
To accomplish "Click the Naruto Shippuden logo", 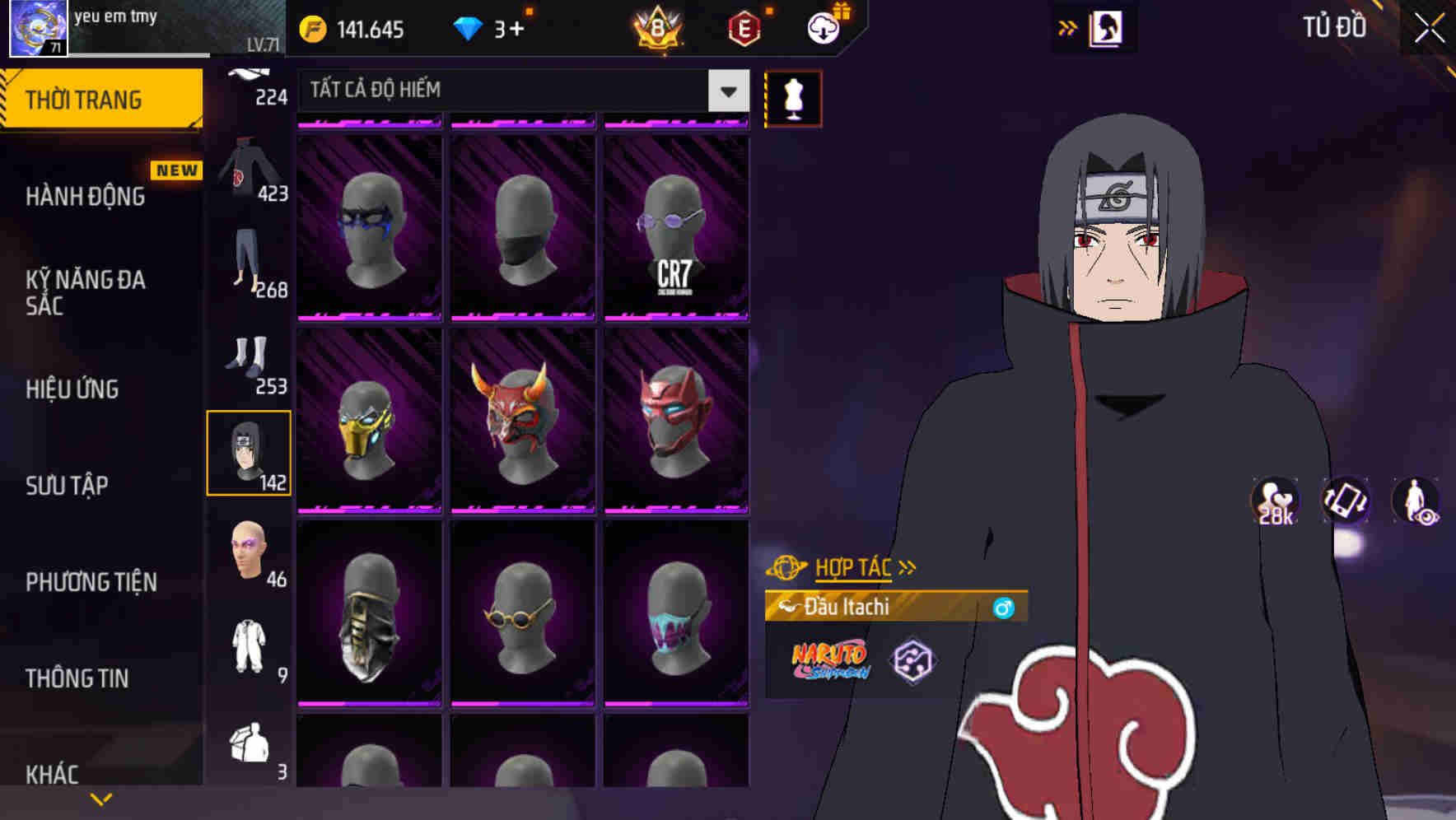I will pos(829,659).
